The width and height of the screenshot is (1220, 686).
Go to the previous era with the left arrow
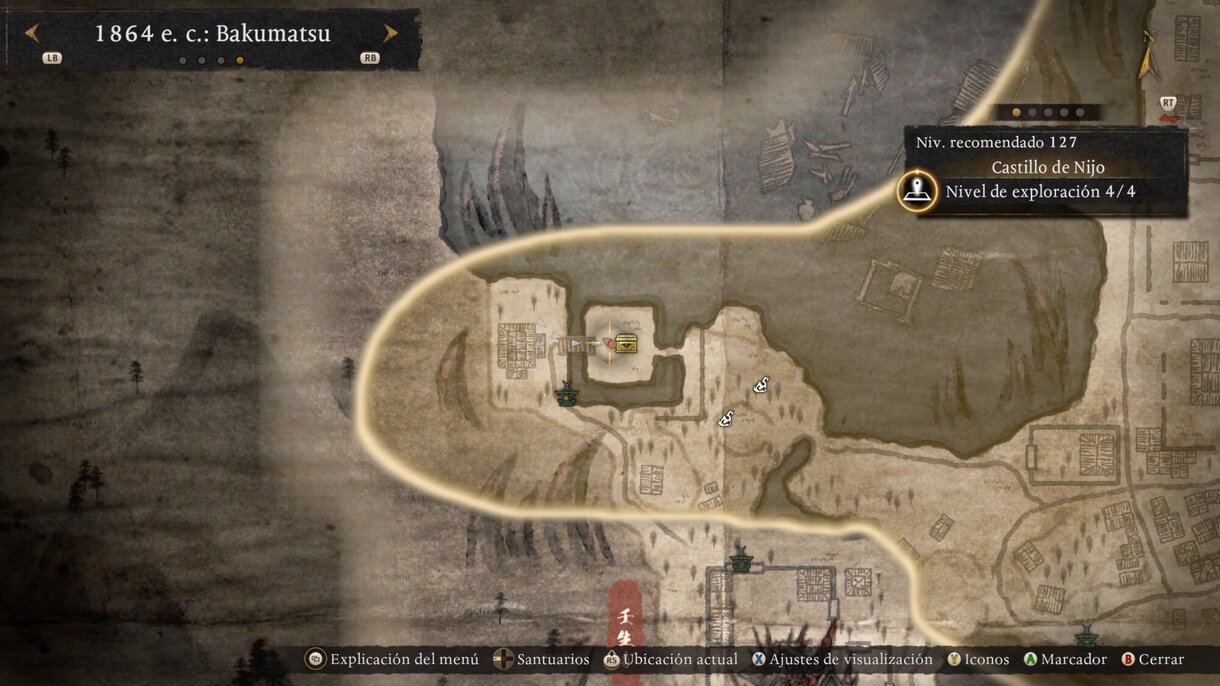click(31, 33)
